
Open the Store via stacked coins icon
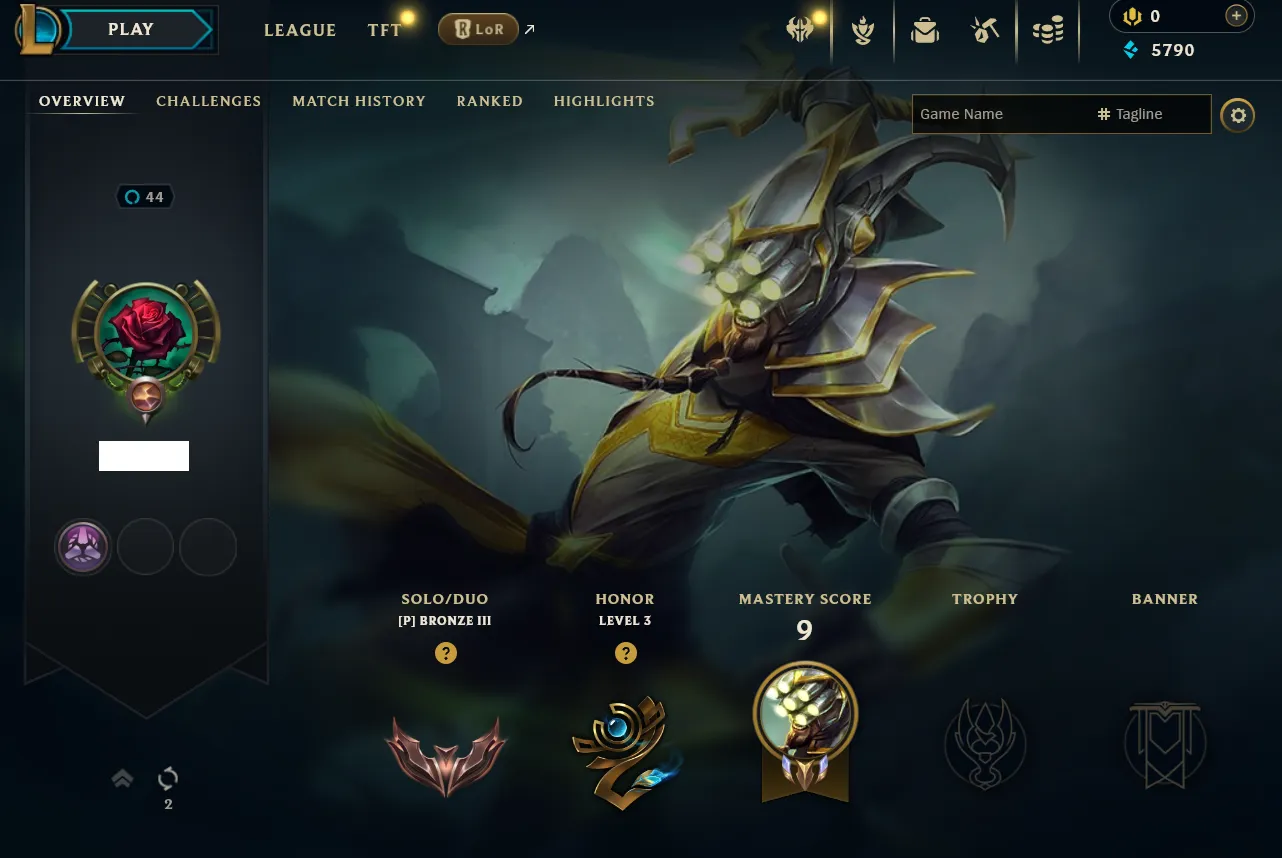tap(1047, 30)
